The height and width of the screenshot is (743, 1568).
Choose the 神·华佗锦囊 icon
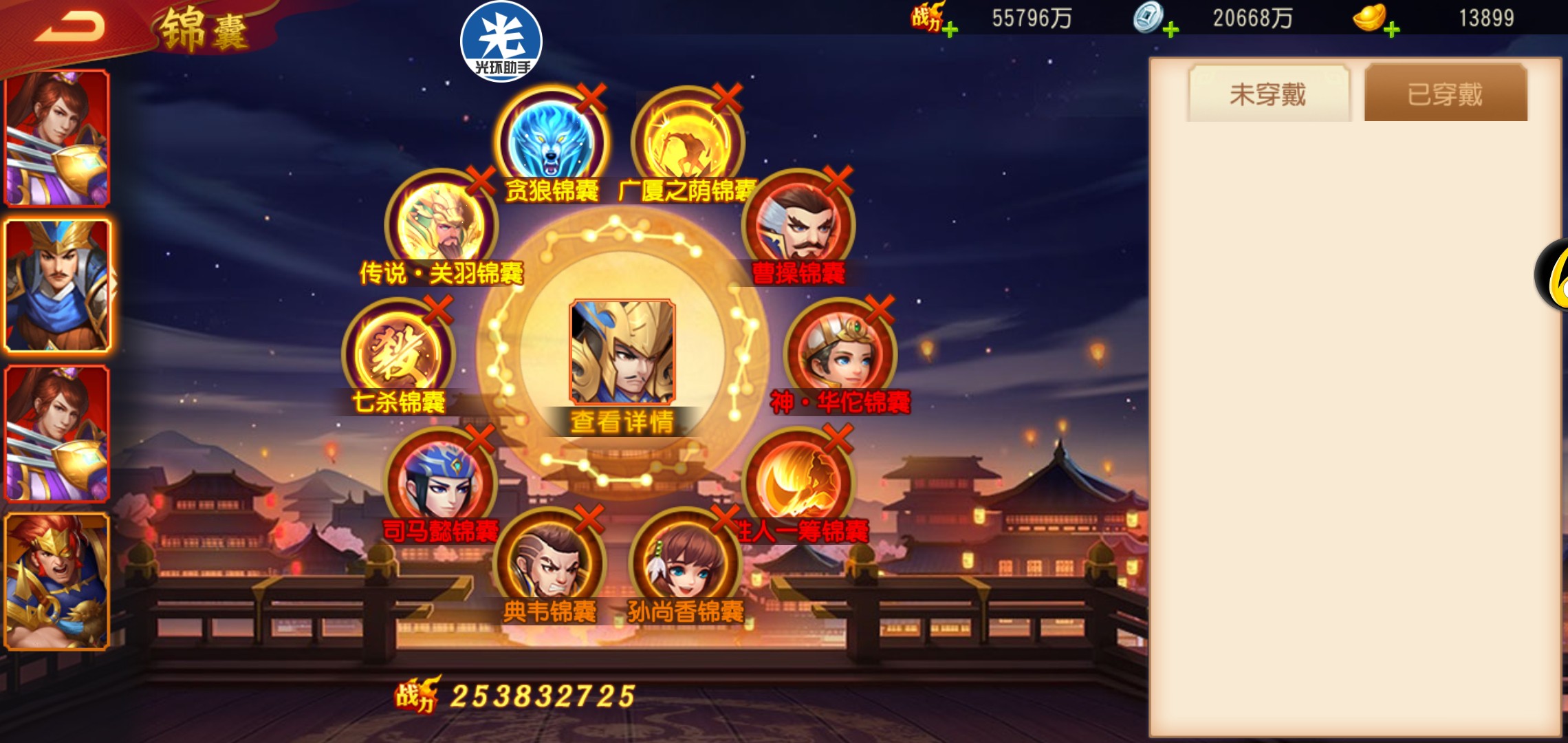point(840,354)
